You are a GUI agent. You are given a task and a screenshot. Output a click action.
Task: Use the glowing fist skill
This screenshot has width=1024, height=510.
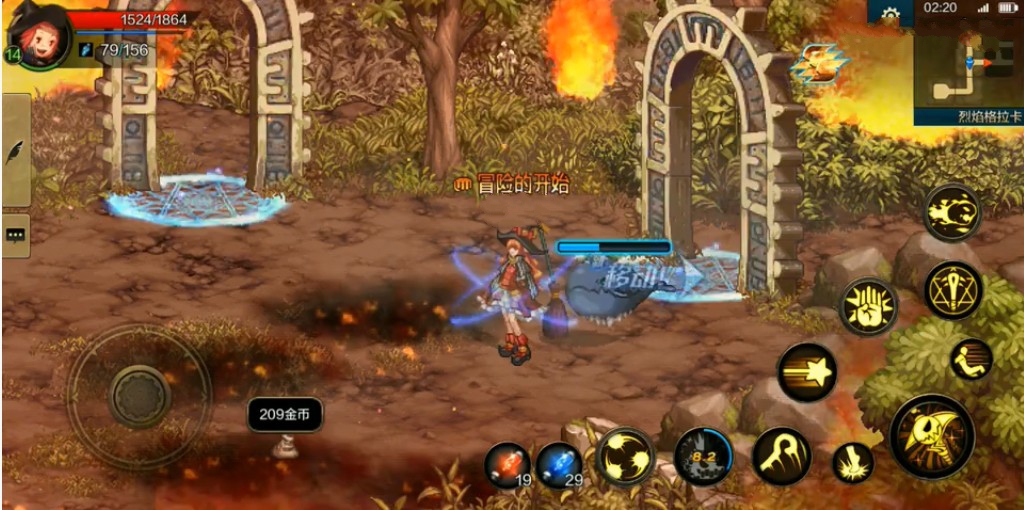pyautogui.click(x=867, y=306)
